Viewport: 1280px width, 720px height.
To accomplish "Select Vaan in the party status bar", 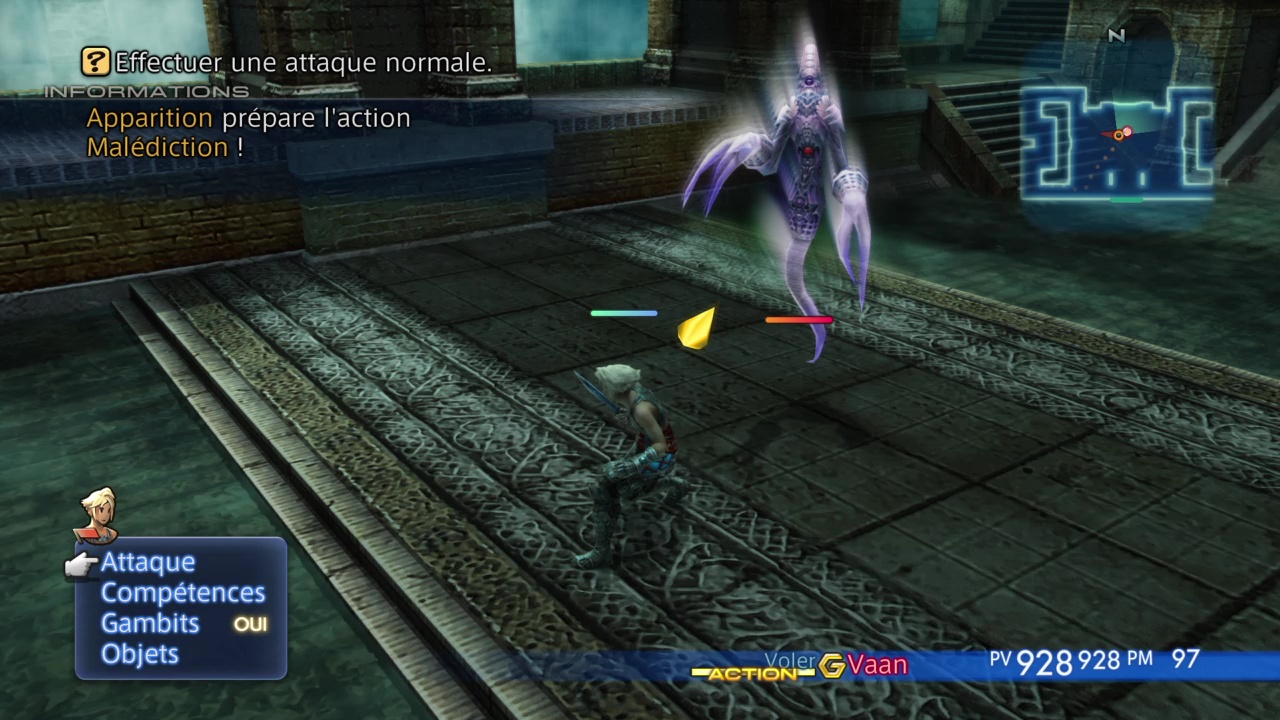I will point(877,665).
